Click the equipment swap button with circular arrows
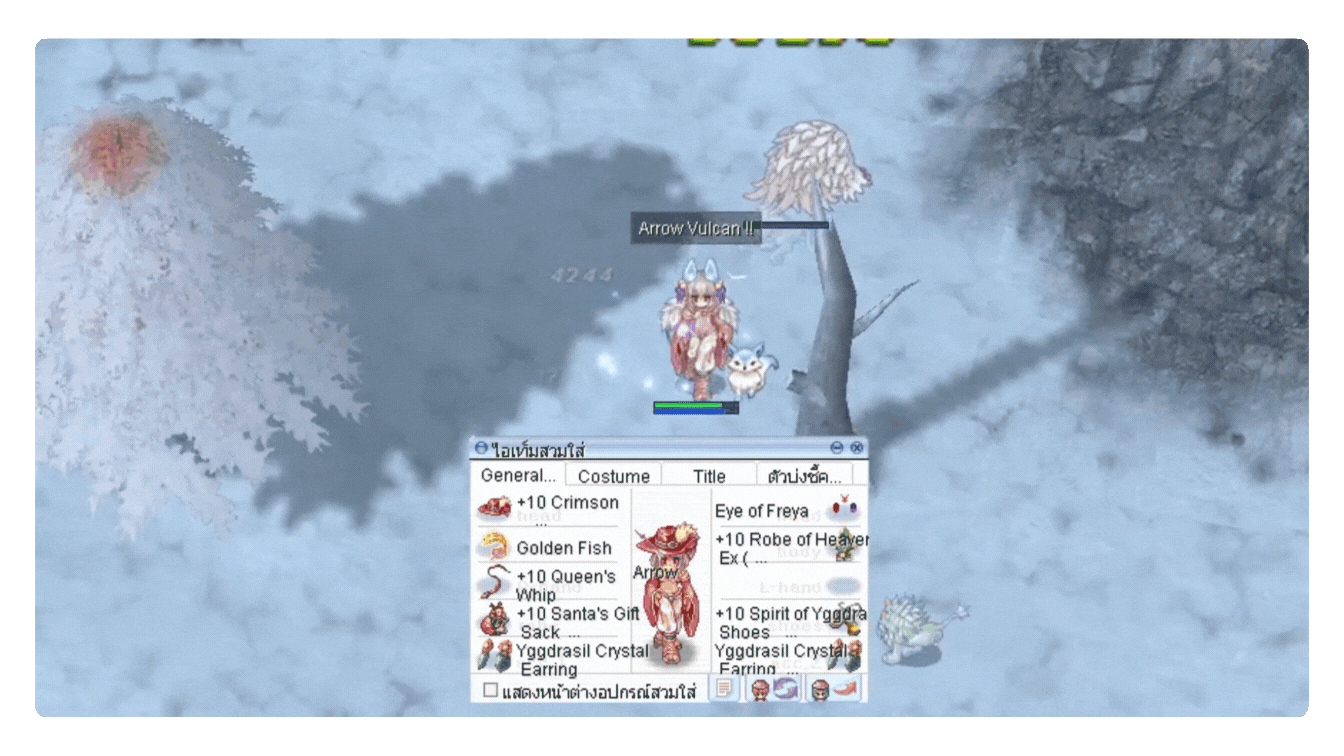This screenshot has height=756, width=1344. click(774, 689)
